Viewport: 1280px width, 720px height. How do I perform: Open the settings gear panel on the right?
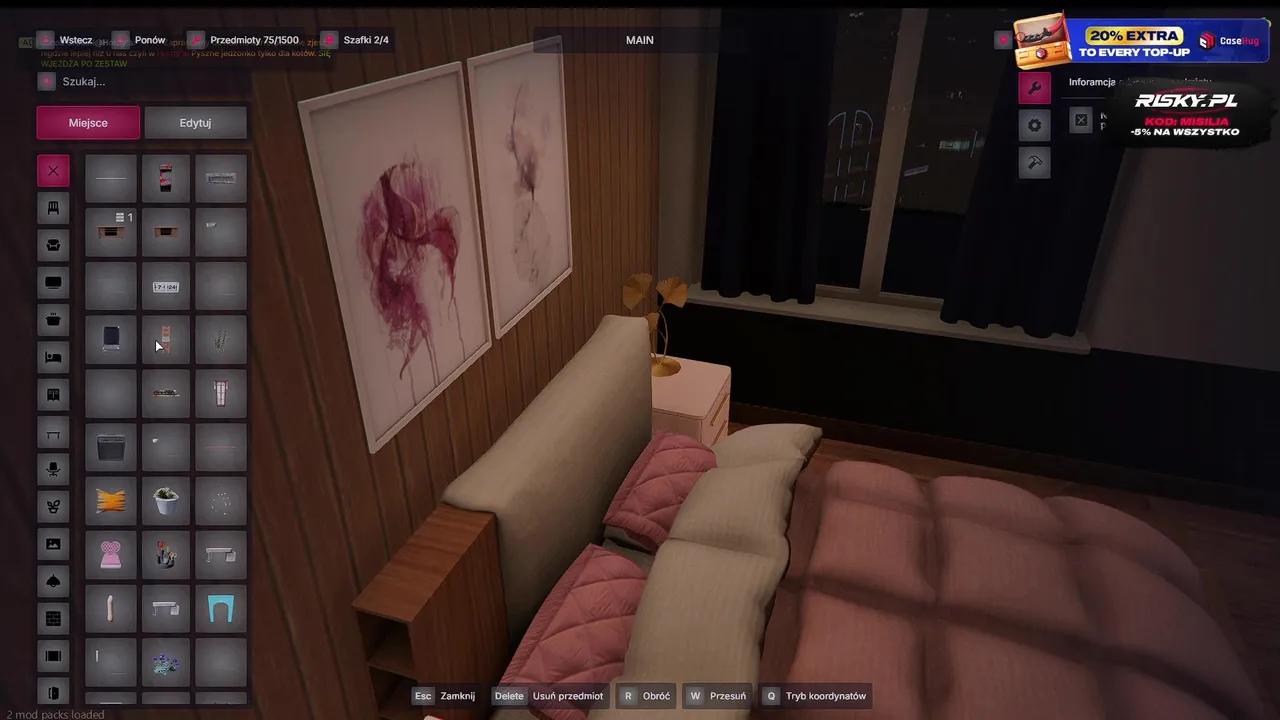click(x=1034, y=124)
